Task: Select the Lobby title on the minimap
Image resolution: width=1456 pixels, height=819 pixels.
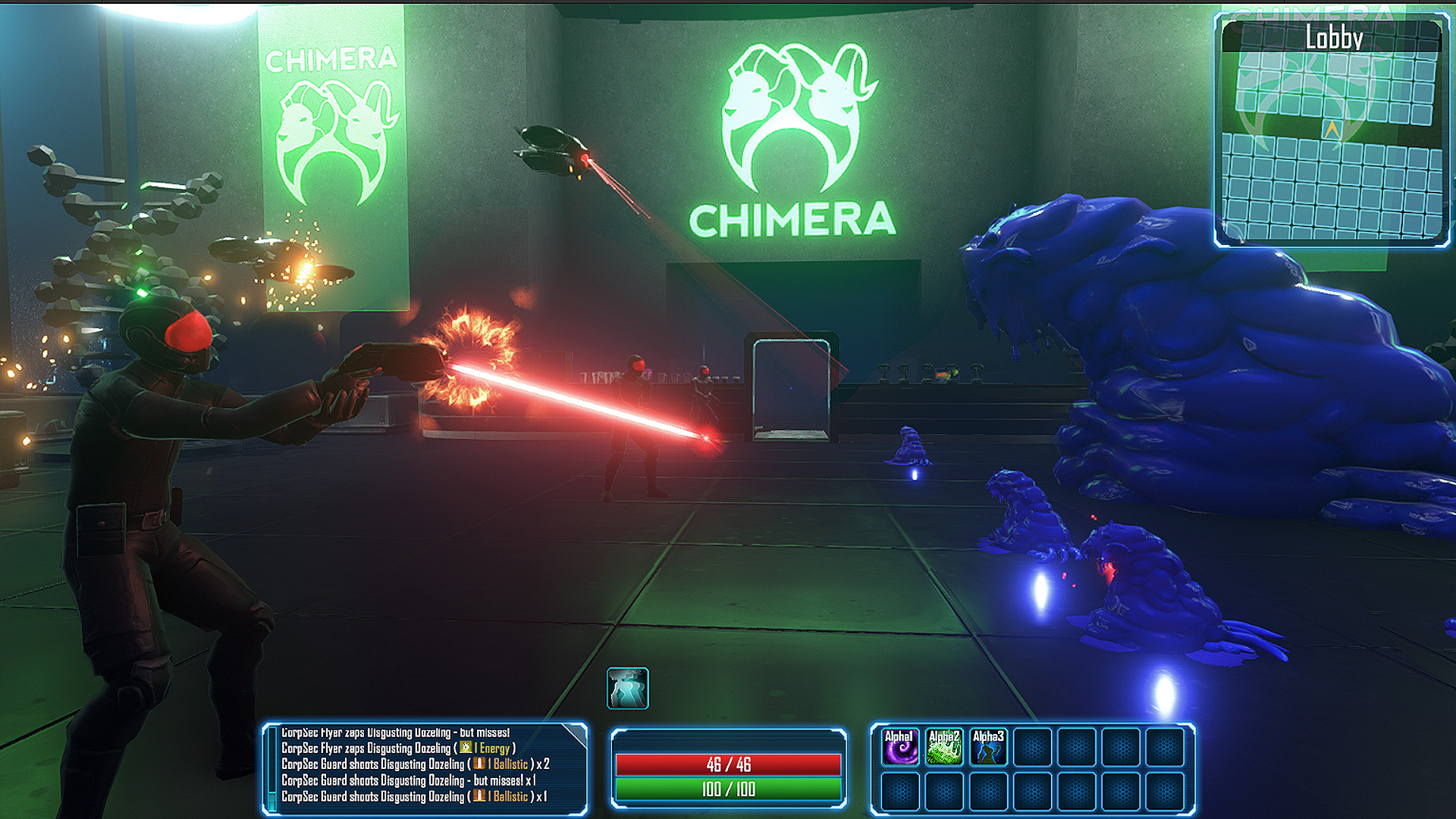Action: (1335, 34)
